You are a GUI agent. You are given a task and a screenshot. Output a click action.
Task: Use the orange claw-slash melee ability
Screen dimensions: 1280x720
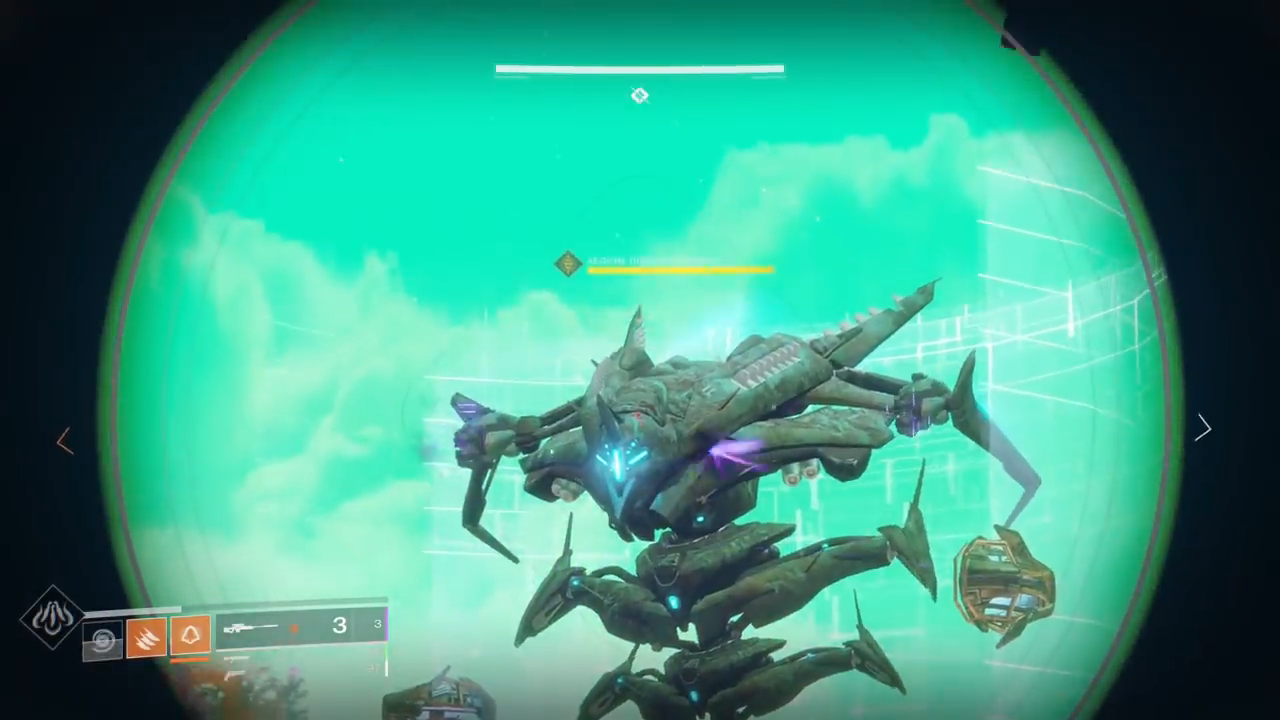pos(146,638)
